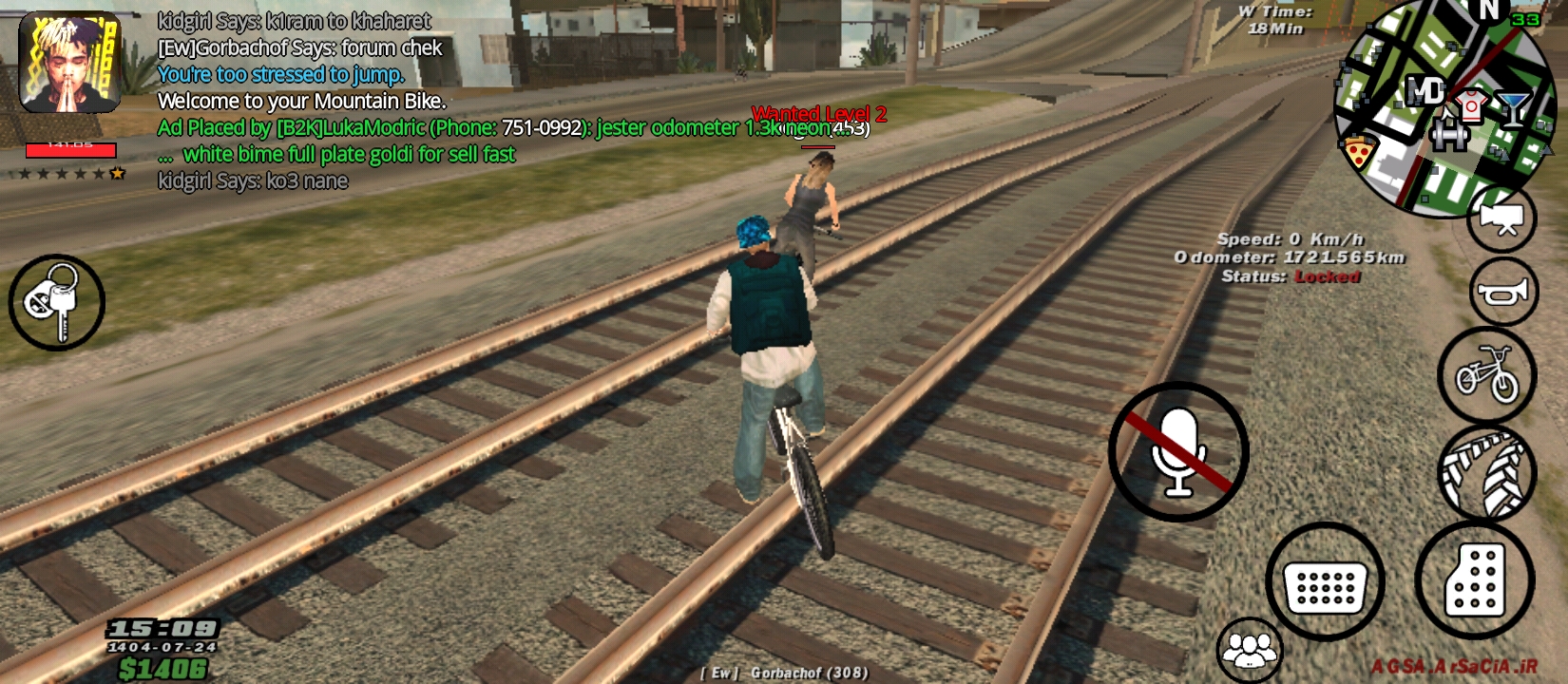1568x684 pixels.
Task: Tap the tall accelerator pedal button
Action: 1474,579
